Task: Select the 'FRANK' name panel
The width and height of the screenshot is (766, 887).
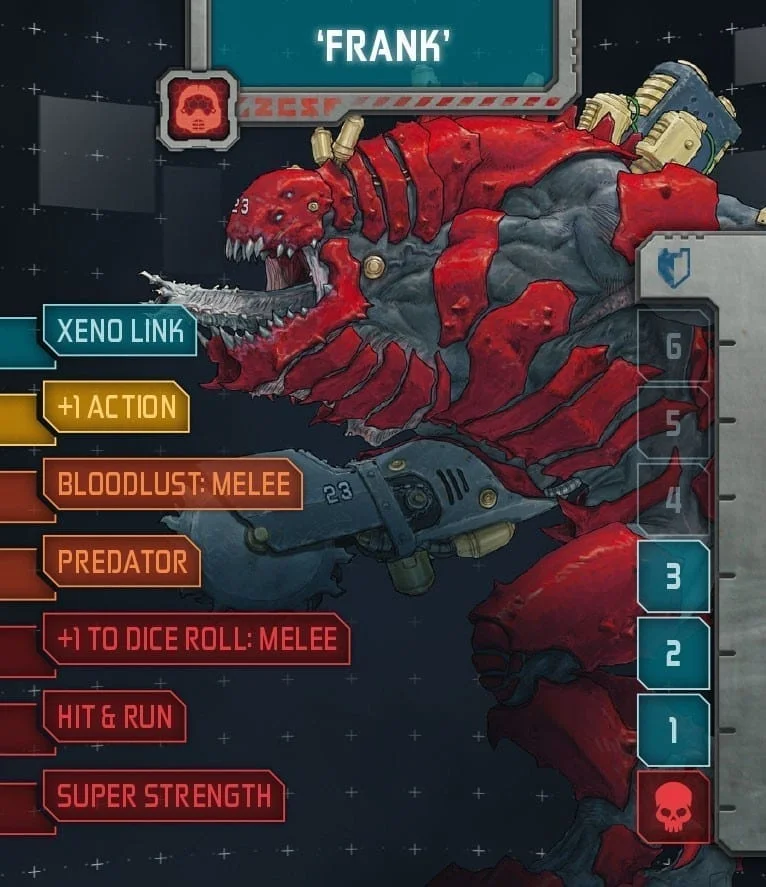Action: (x=383, y=43)
